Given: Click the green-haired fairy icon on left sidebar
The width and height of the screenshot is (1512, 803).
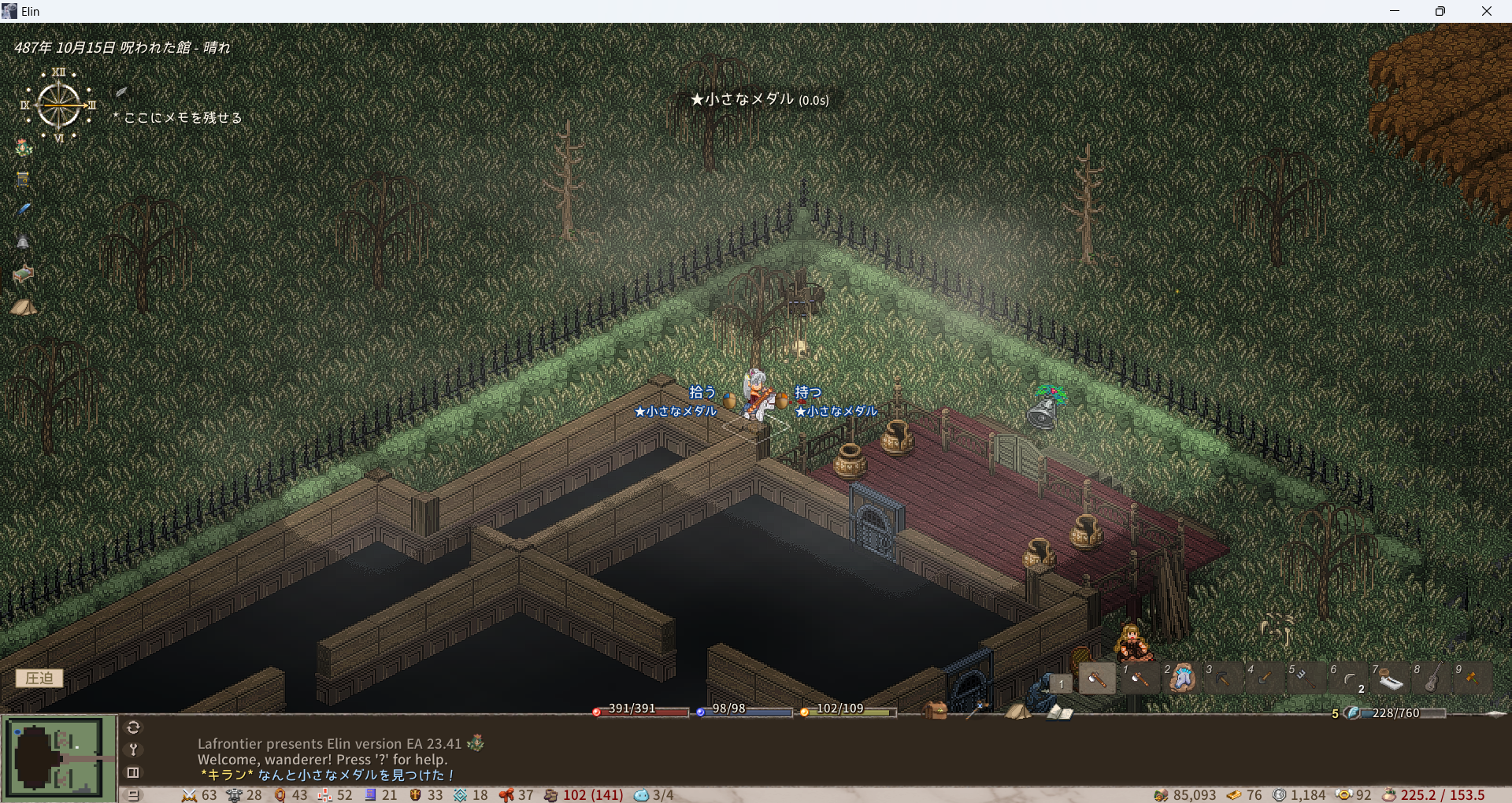Looking at the screenshot, I should coord(24,147).
